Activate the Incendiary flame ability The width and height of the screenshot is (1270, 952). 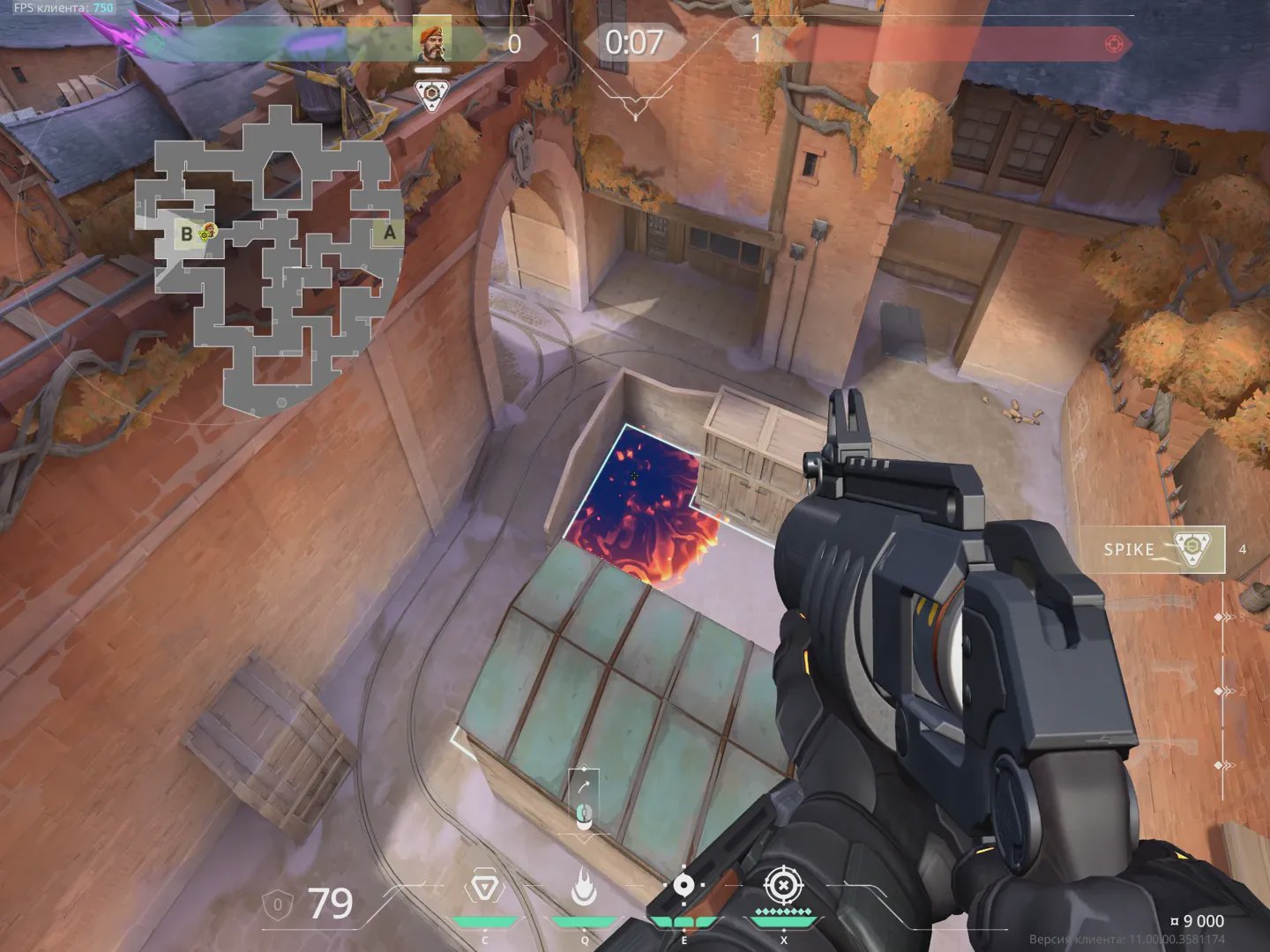click(584, 888)
